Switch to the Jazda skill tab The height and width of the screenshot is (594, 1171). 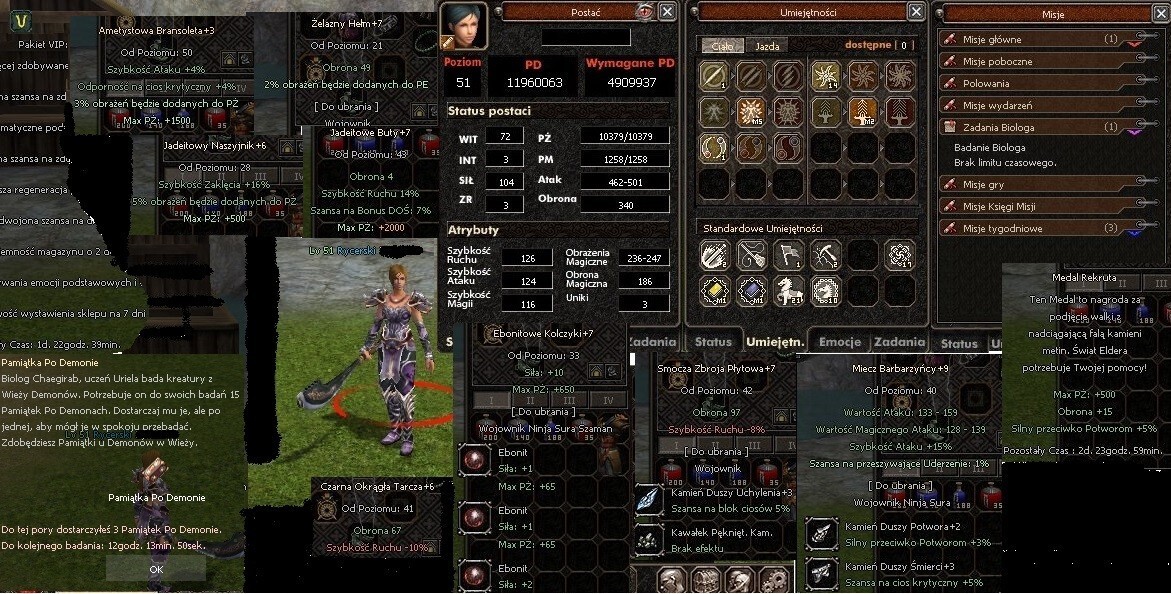tap(767, 46)
